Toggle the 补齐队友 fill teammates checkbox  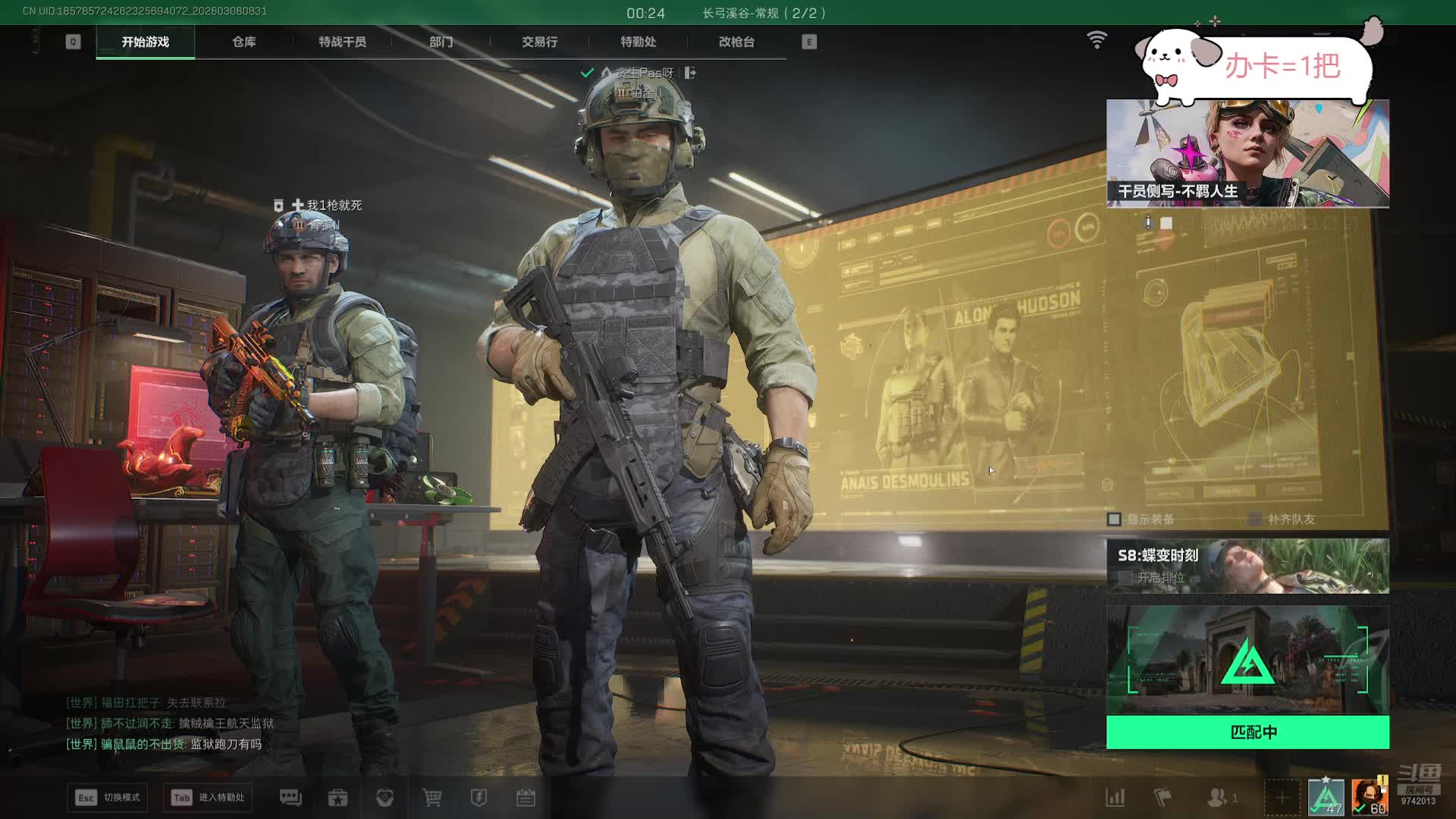(1255, 519)
